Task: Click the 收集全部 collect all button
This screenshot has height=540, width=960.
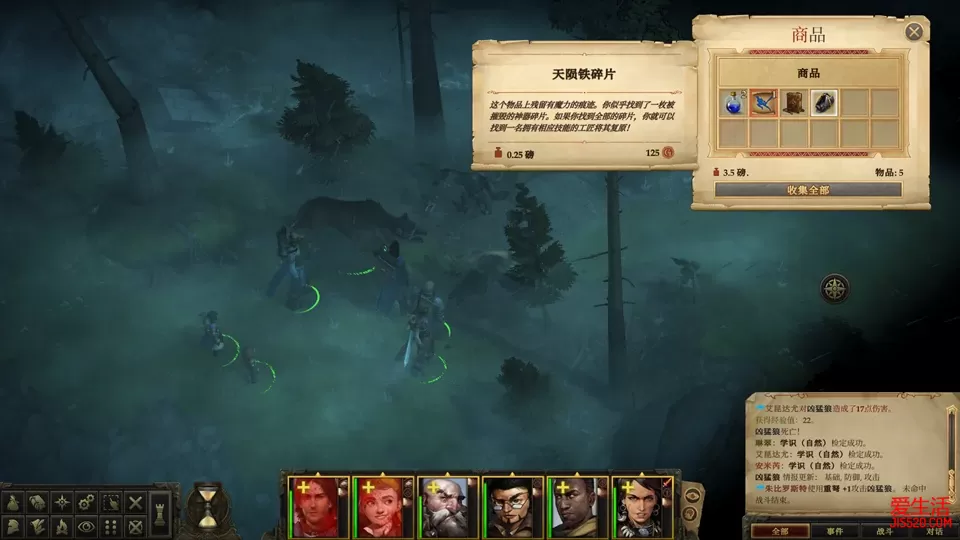Action: click(x=808, y=189)
